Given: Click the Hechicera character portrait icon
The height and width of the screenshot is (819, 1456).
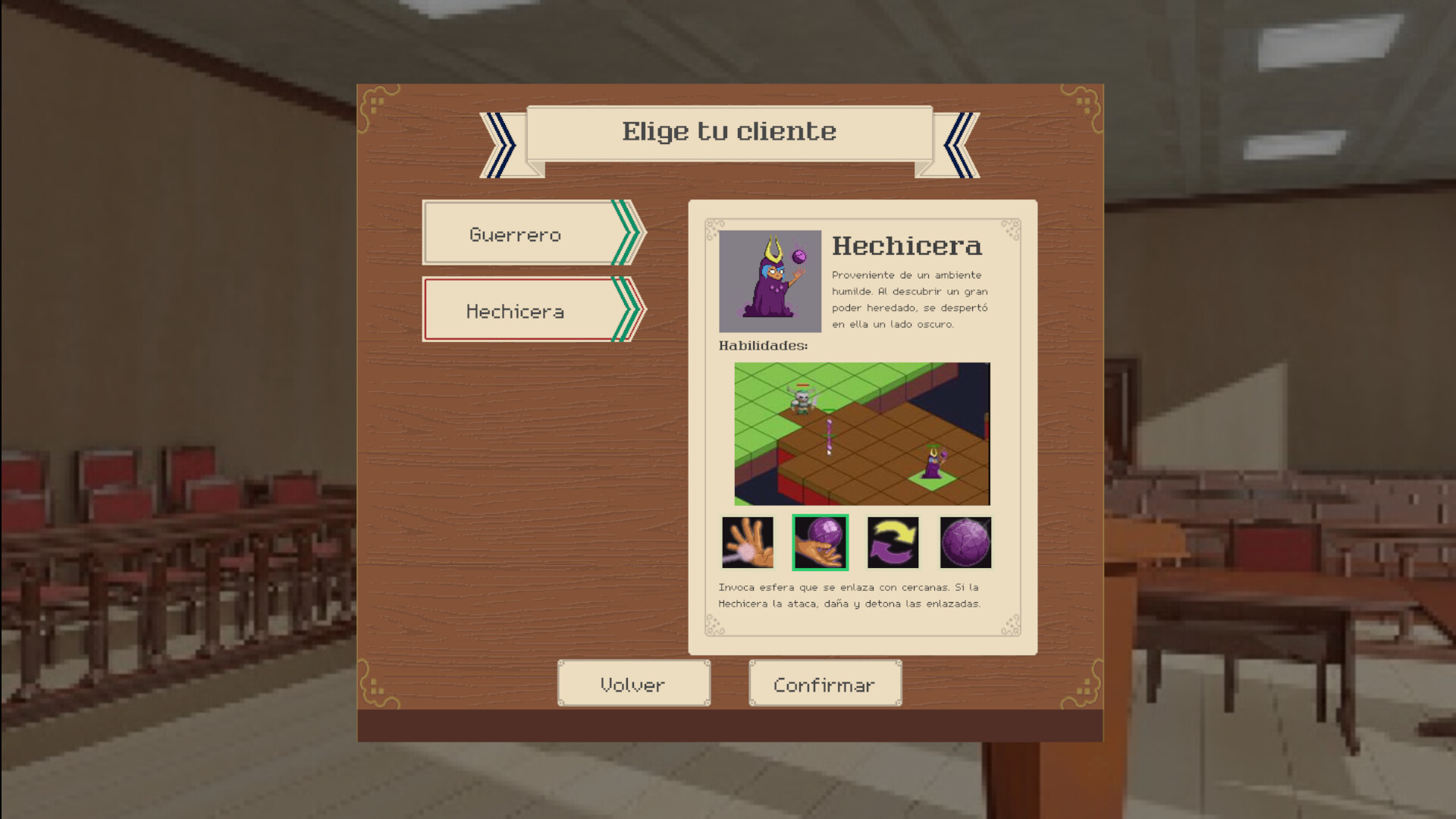Looking at the screenshot, I should [769, 280].
